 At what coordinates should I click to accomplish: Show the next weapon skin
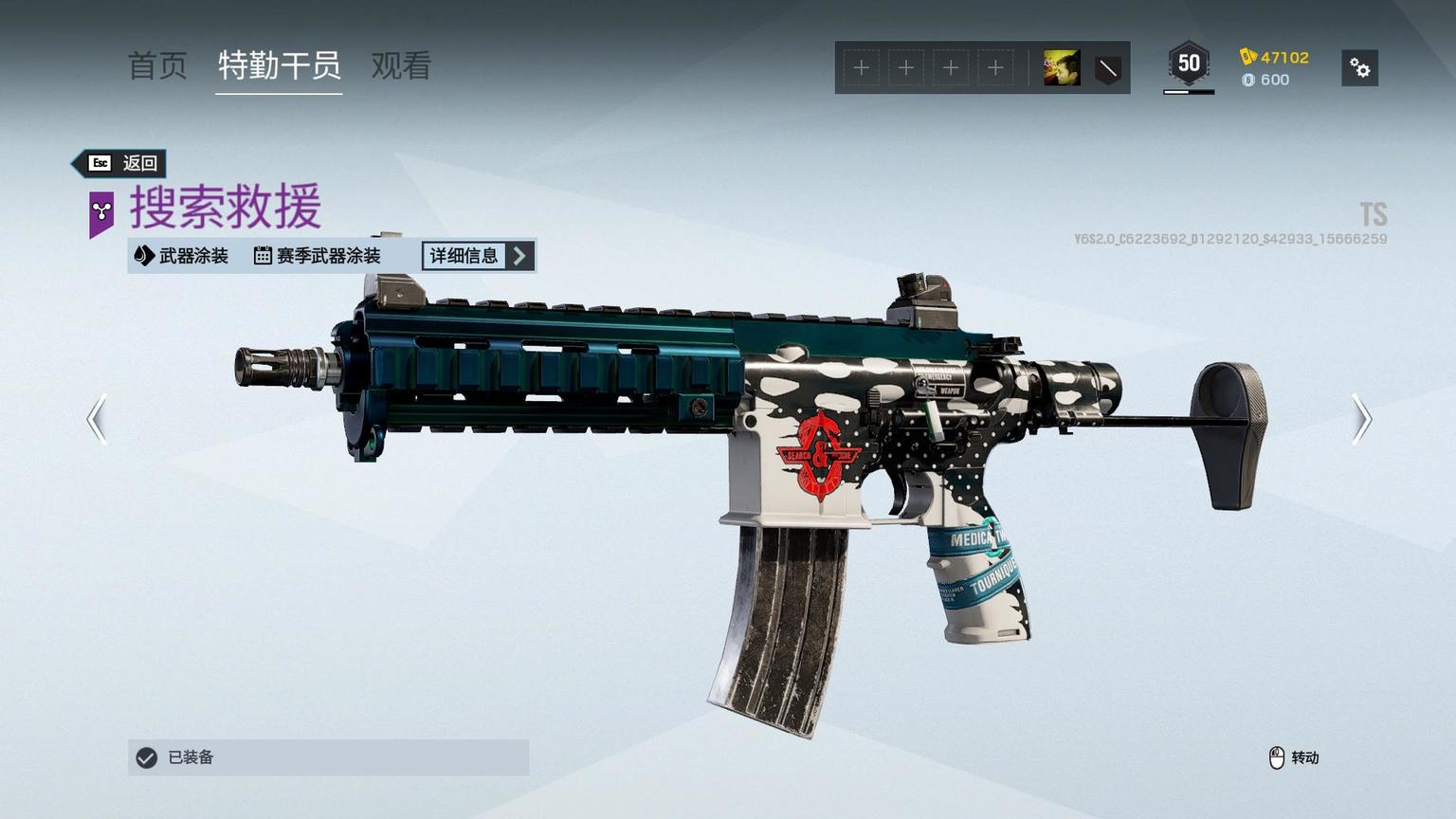tap(1361, 419)
